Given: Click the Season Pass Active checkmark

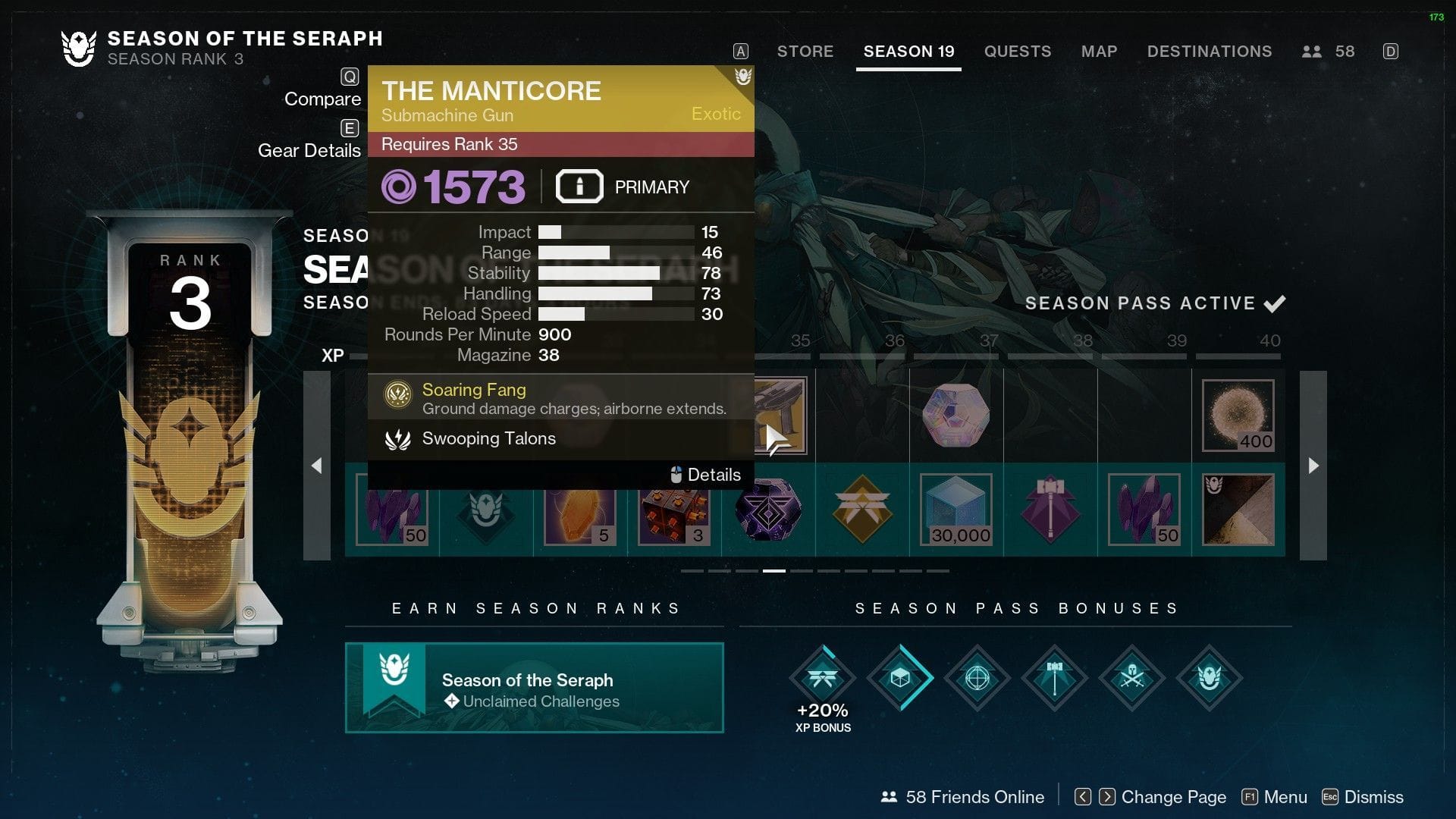Looking at the screenshot, I should click(1276, 303).
